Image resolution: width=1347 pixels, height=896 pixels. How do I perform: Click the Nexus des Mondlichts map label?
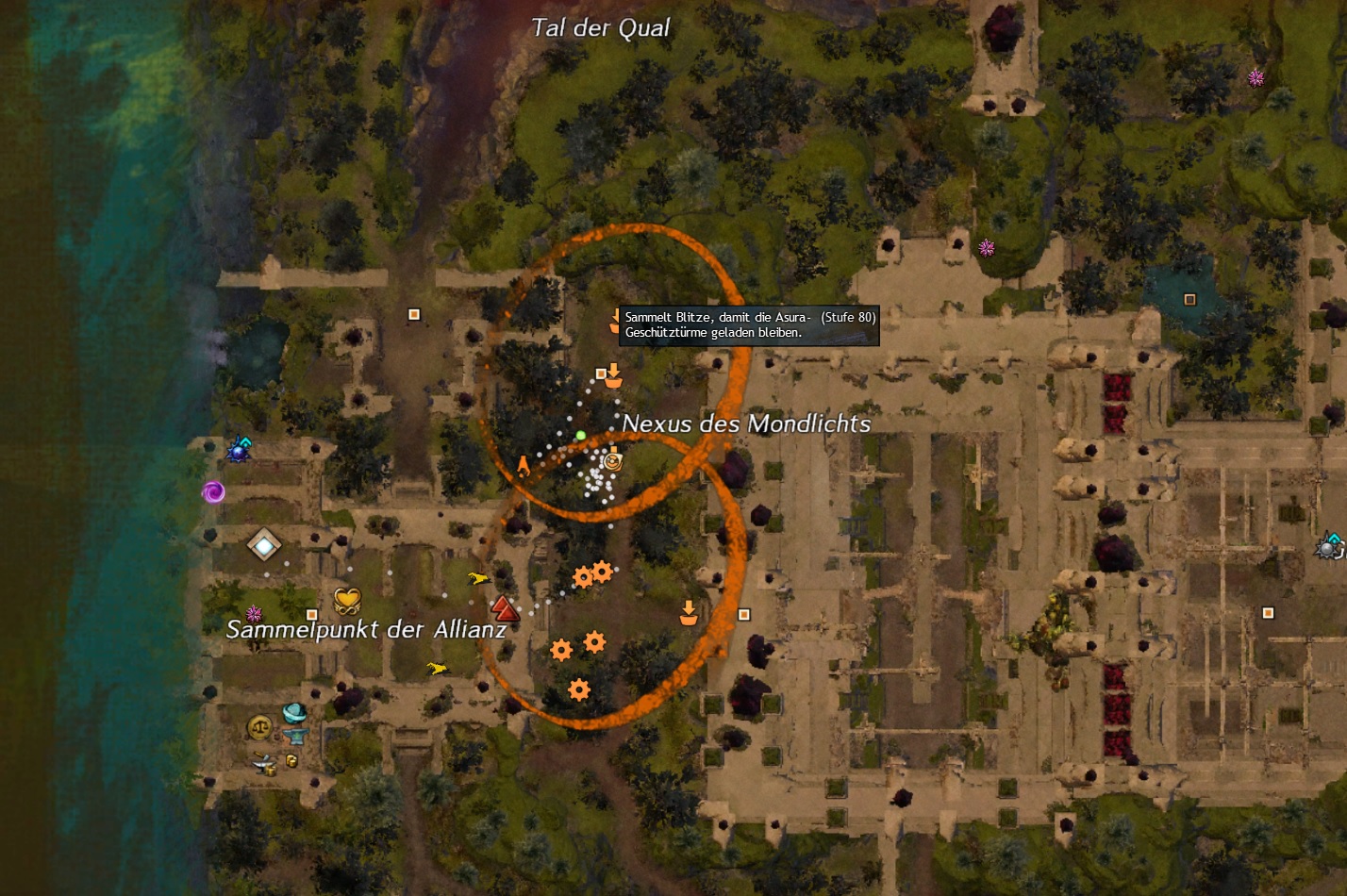[x=747, y=424]
